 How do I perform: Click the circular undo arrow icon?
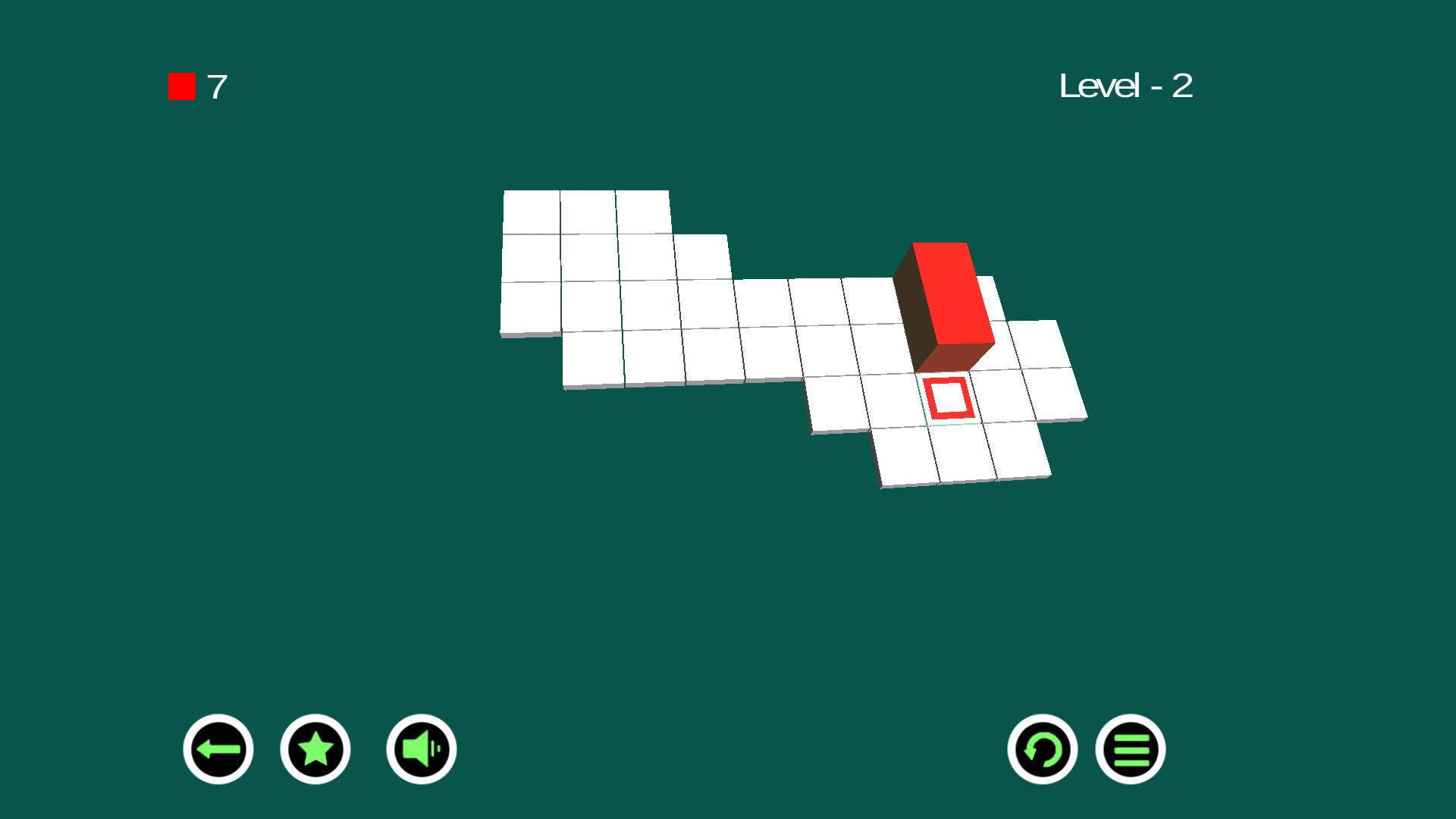pos(1043,748)
